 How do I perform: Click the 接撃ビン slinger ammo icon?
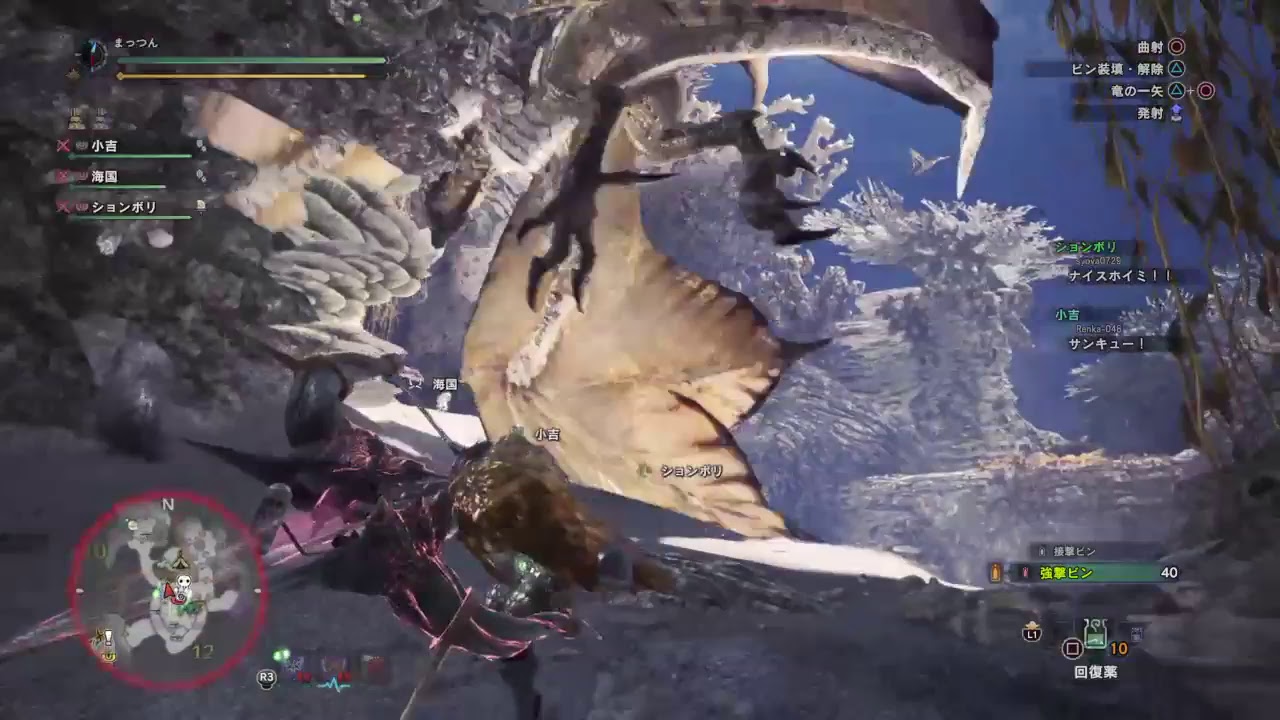(x=1042, y=552)
